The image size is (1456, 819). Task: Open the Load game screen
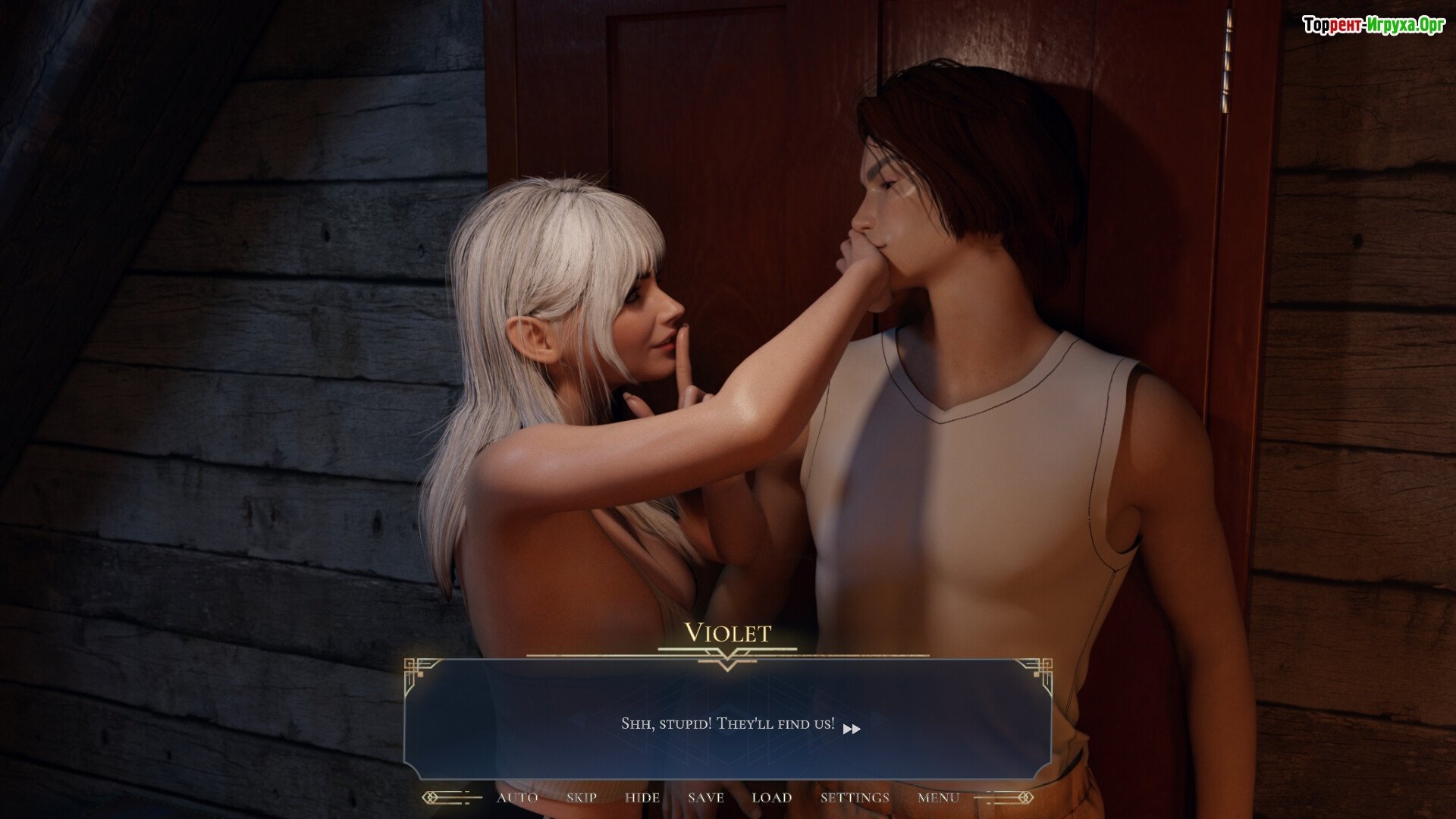[x=772, y=798]
